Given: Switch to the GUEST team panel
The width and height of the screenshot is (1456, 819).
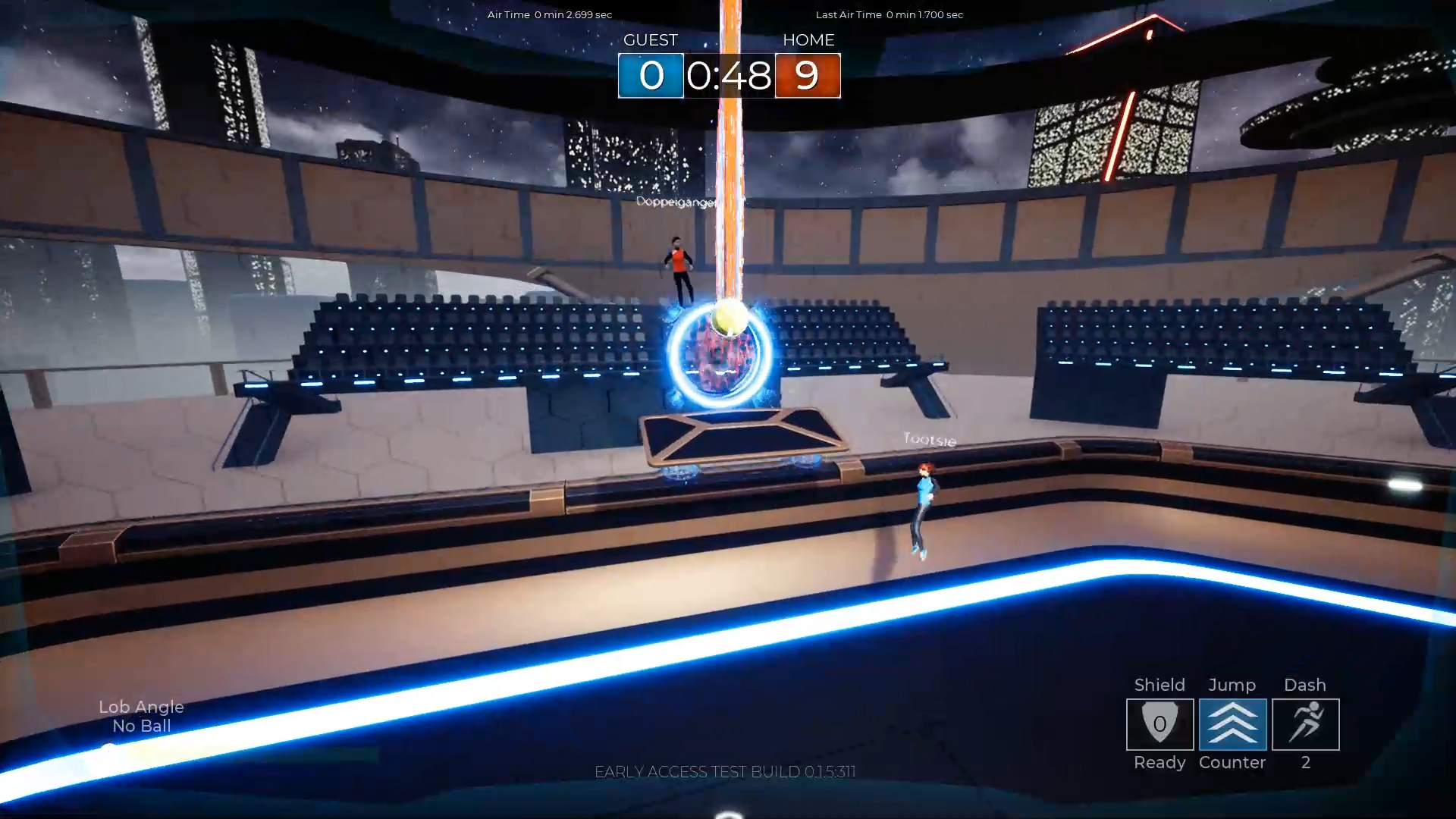Looking at the screenshot, I should [x=651, y=40].
